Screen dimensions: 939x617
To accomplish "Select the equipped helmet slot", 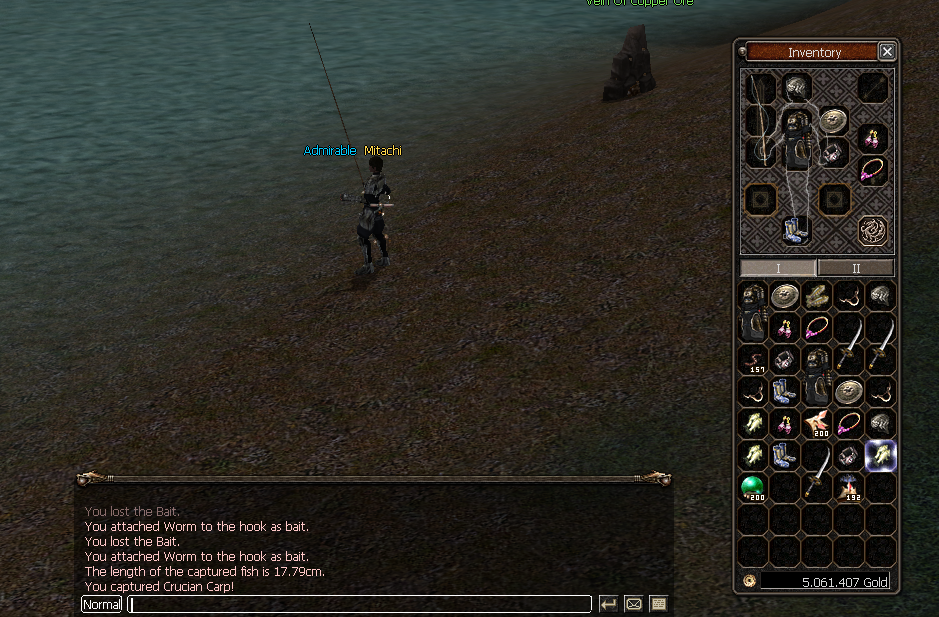I will (797, 88).
